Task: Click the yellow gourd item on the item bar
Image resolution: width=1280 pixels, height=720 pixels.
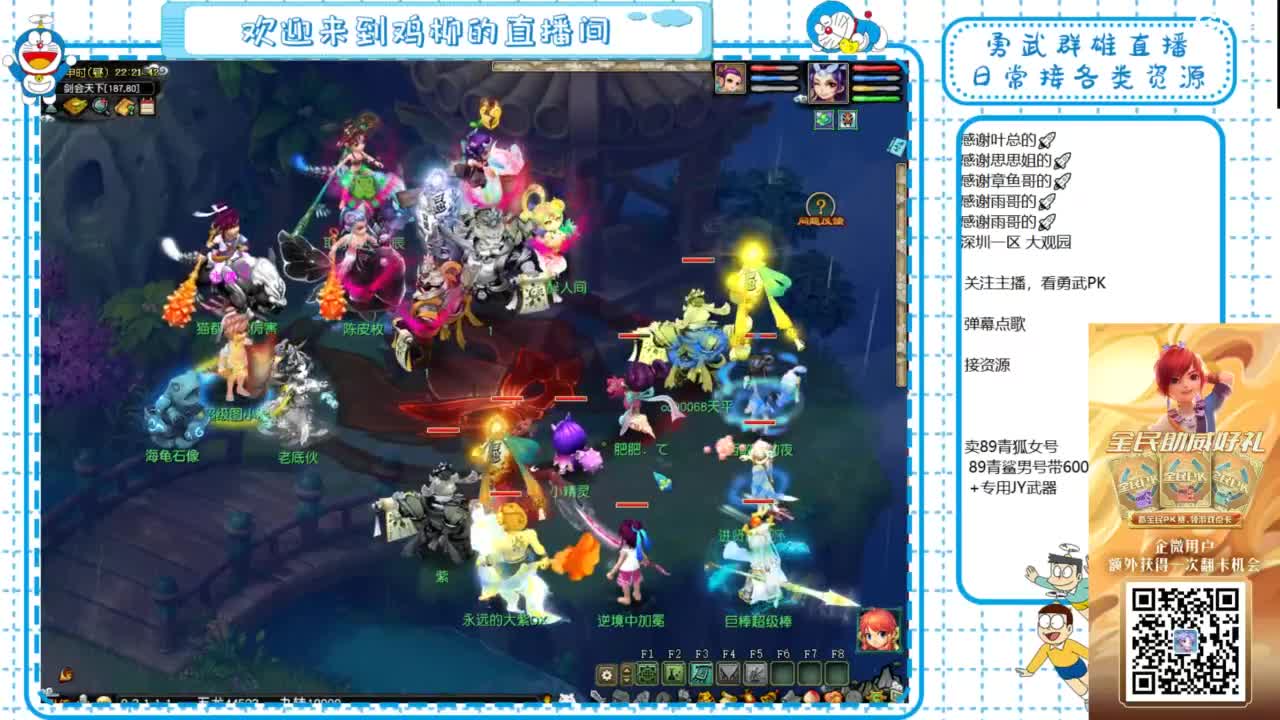Action: point(748,697)
